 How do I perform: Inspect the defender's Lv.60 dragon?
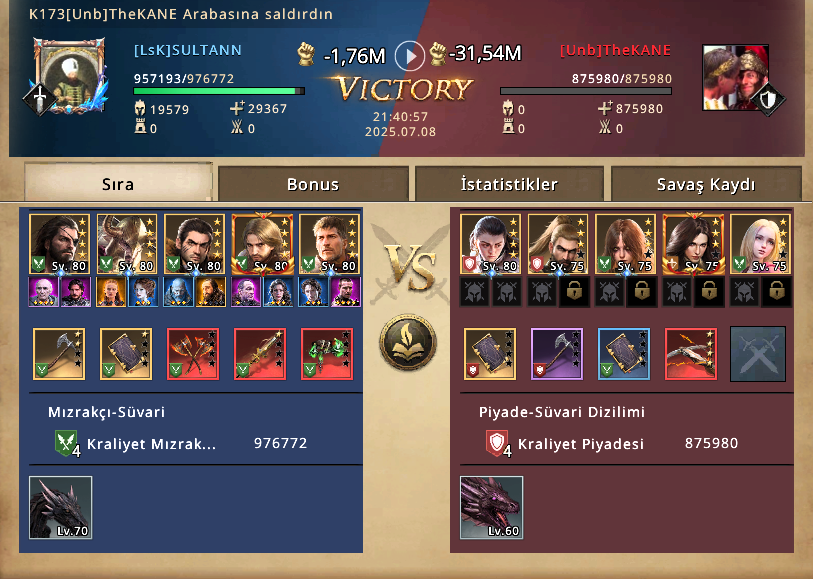pos(491,507)
